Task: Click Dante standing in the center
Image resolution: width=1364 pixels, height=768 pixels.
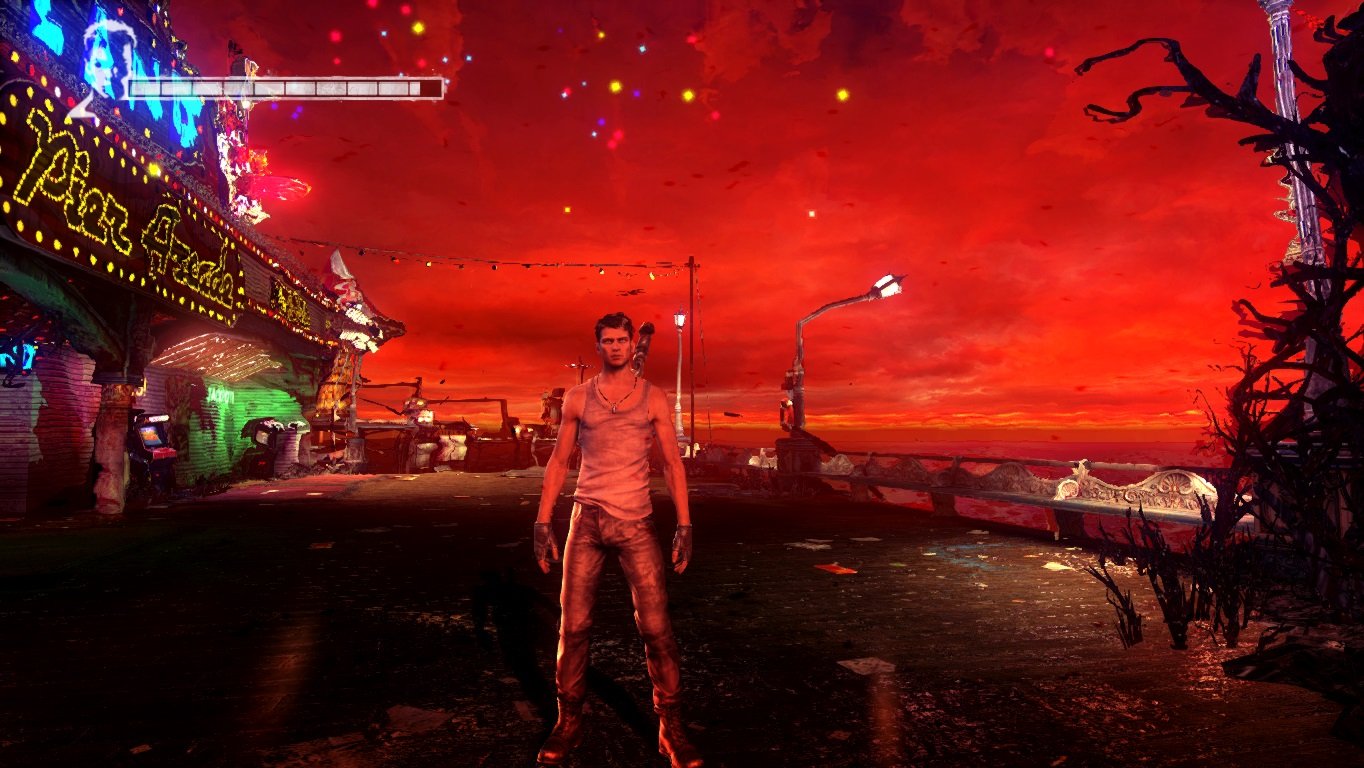Action: (615, 500)
